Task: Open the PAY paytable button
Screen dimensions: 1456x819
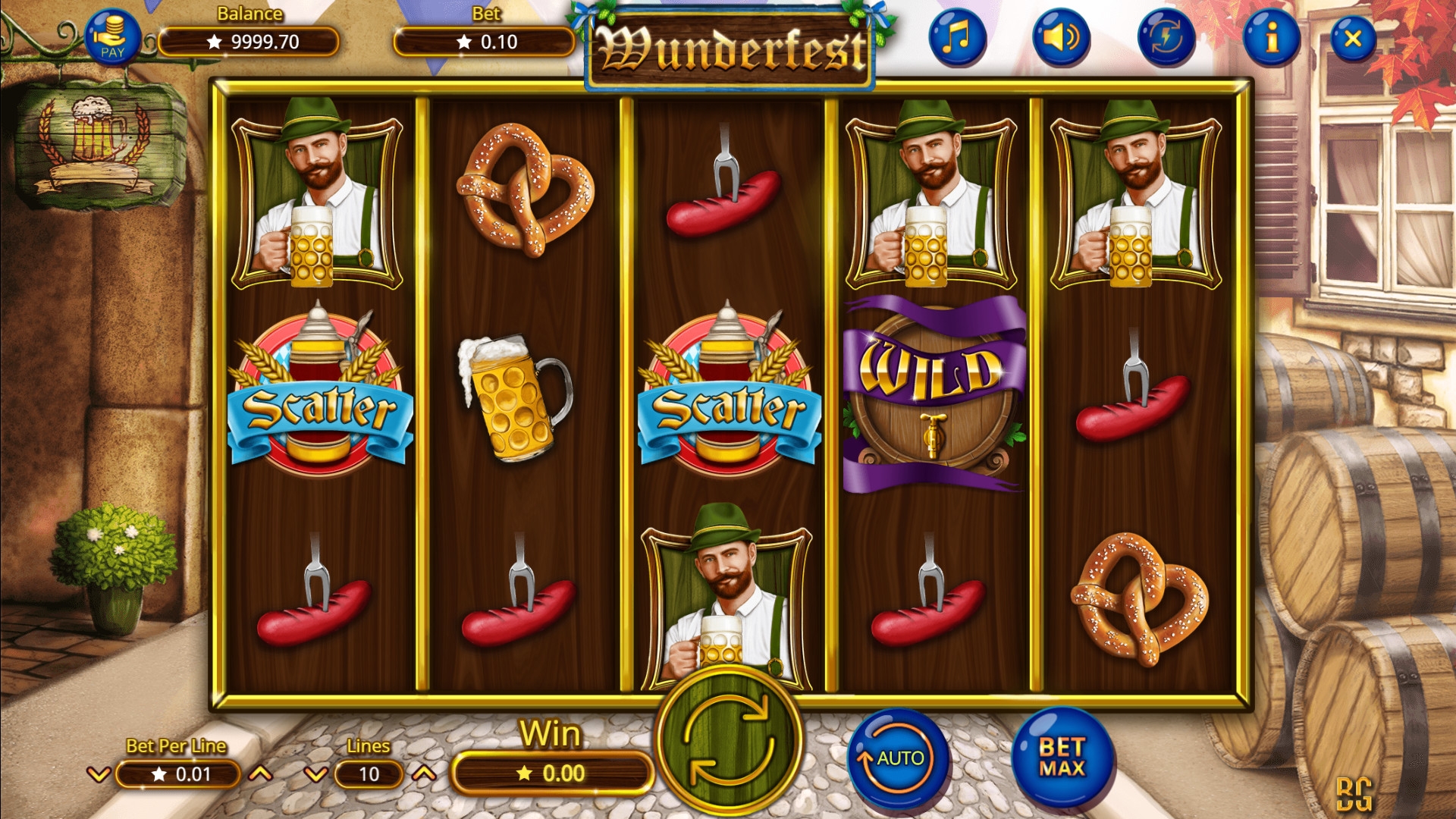Action: (x=112, y=36)
